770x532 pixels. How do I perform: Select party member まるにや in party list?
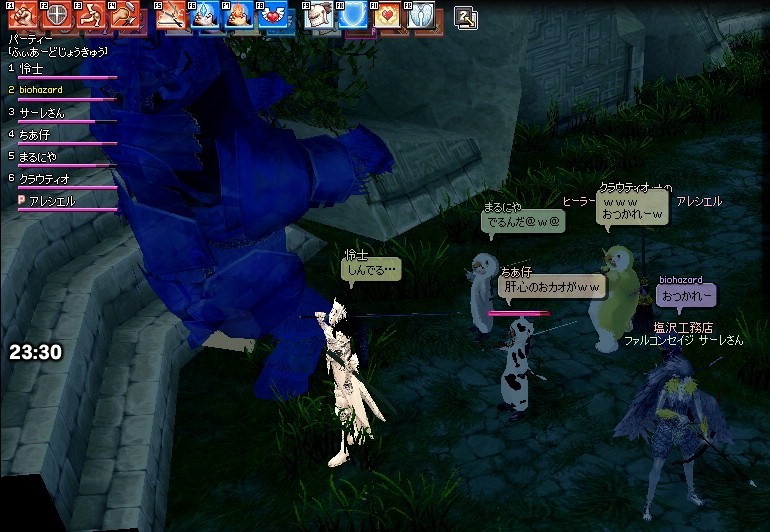(x=38, y=156)
